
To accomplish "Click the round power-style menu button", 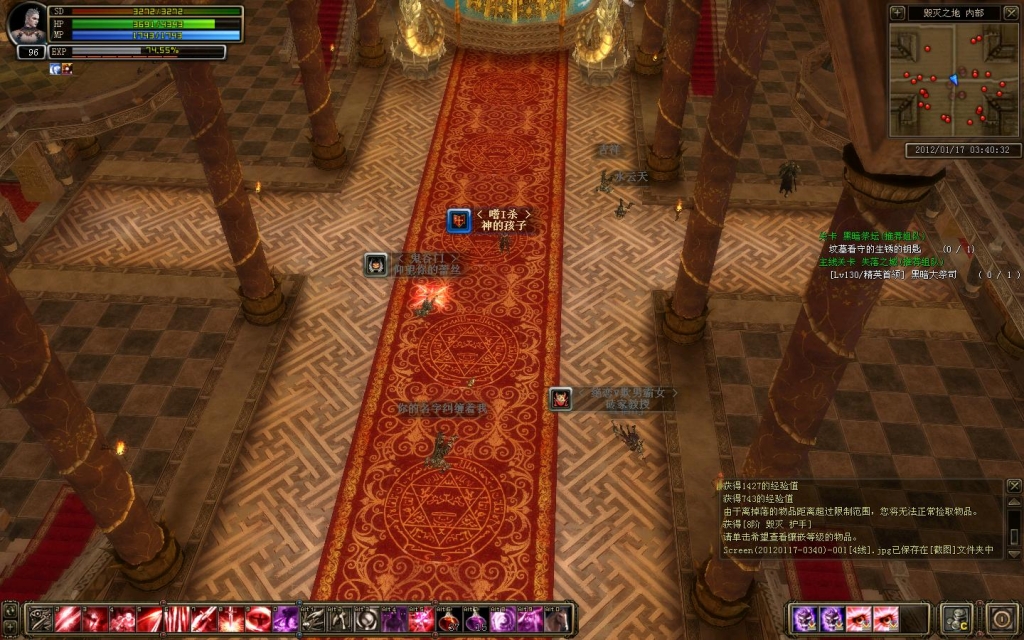I will 1001,617.
